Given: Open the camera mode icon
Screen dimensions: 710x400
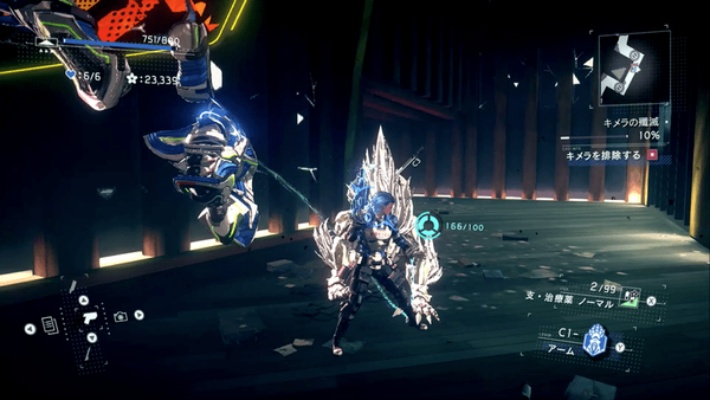Looking at the screenshot, I should coord(121,316).
